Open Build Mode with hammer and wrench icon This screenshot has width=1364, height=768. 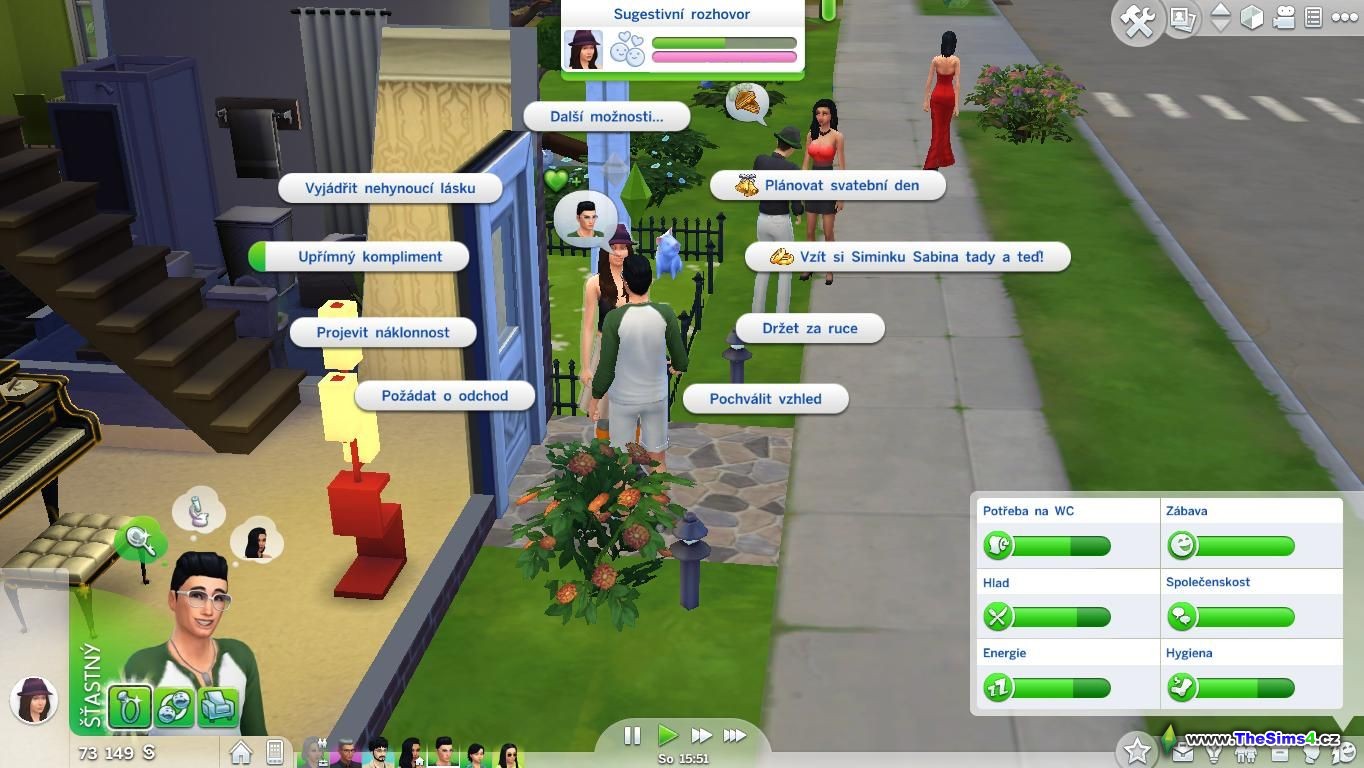pyautogui.click(x=1138, y=19)
